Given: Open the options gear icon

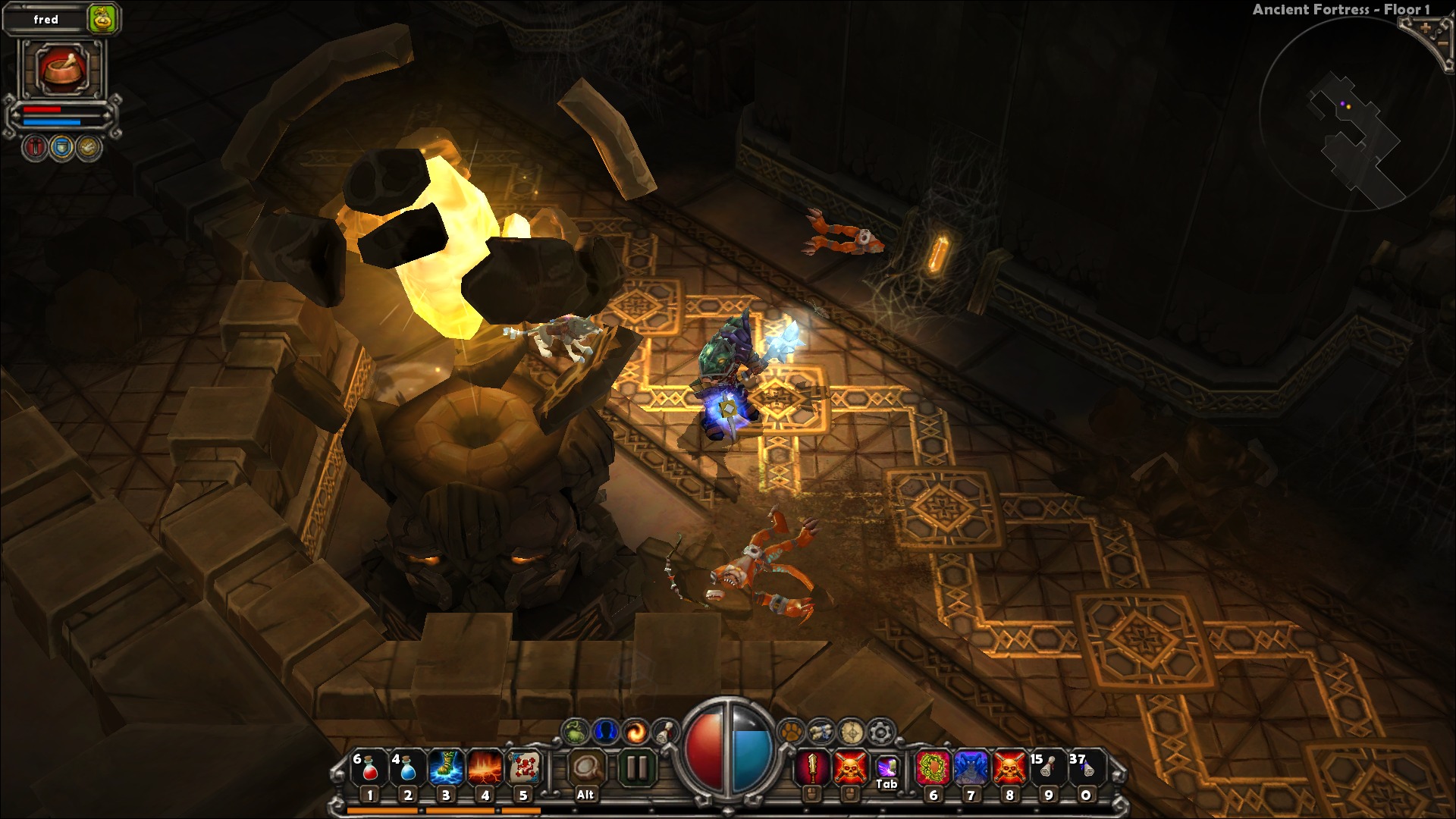Looking at the screenshot, I should point(880,732).
